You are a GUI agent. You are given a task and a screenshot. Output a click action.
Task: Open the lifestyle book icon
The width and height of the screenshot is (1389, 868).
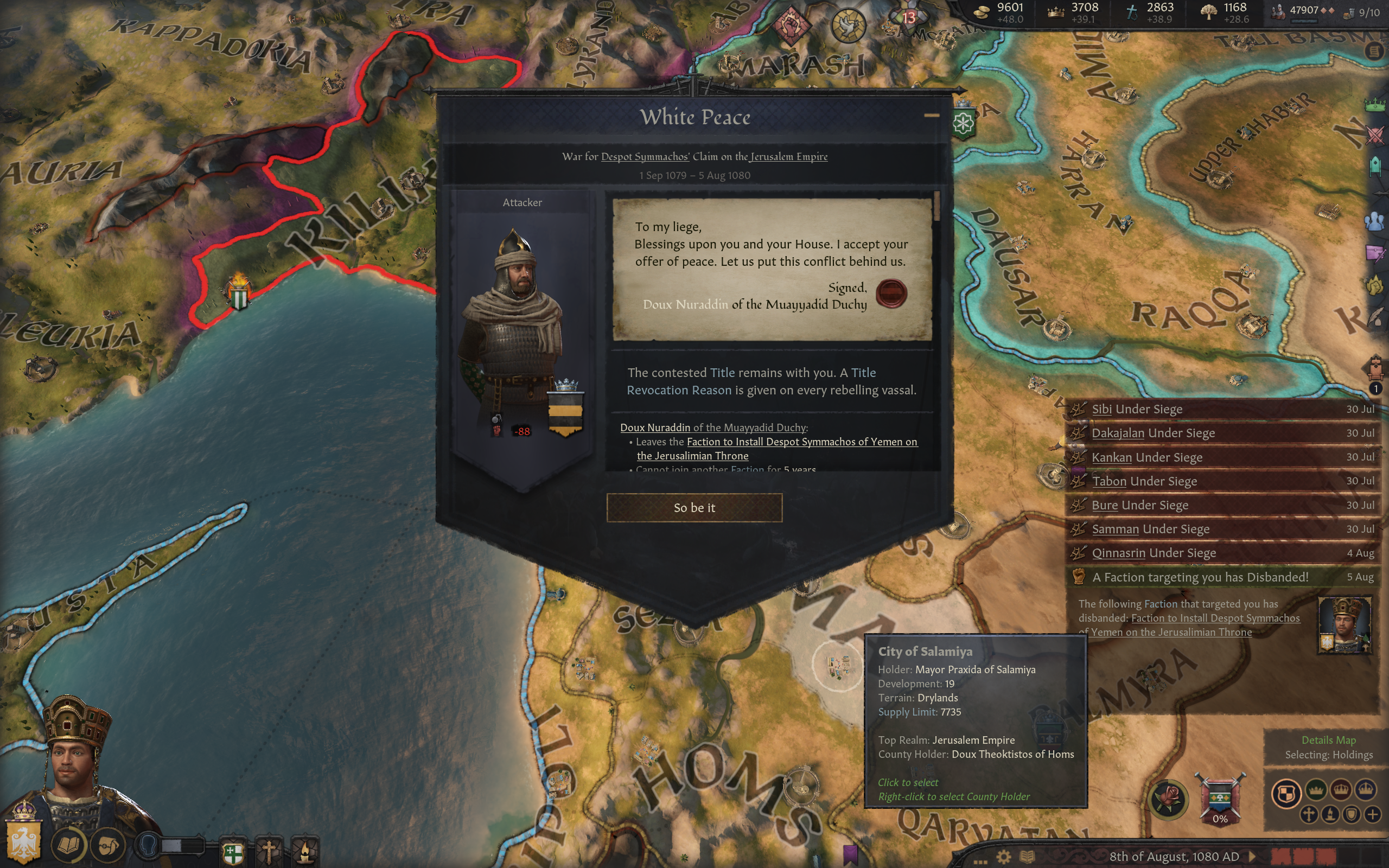69,845
